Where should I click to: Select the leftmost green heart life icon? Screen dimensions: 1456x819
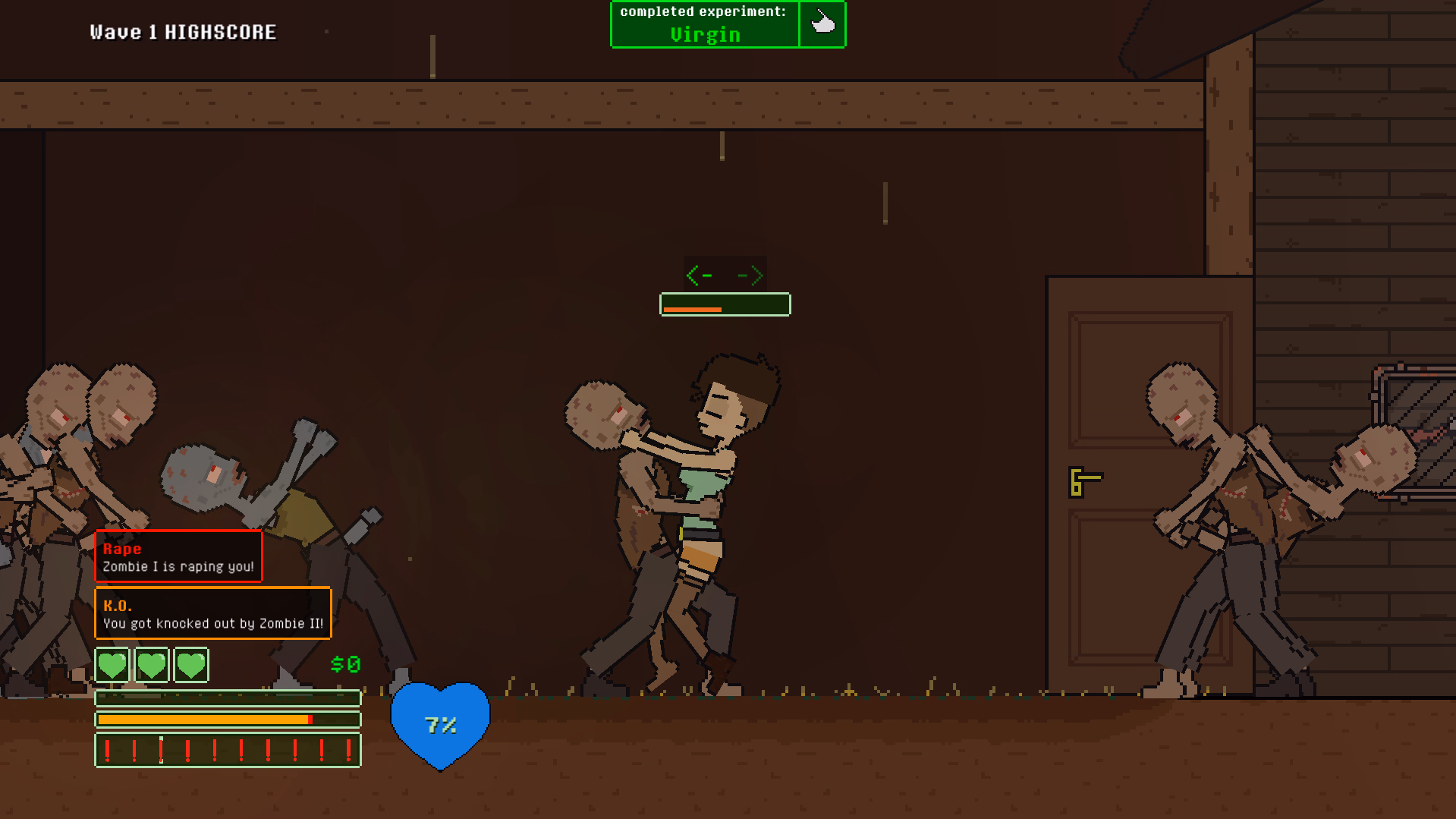[112, 664]
